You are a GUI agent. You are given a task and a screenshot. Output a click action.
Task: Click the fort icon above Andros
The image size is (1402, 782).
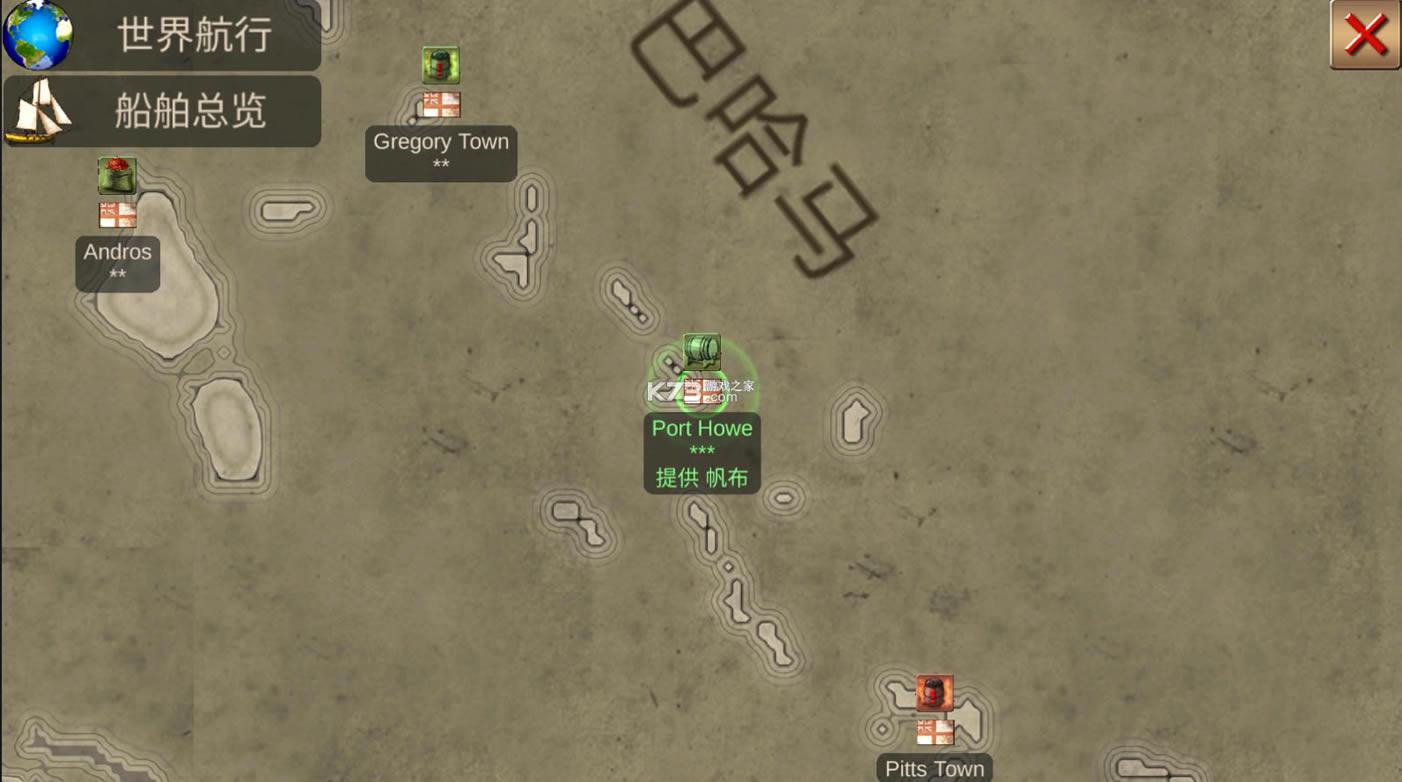coord(117,175)
